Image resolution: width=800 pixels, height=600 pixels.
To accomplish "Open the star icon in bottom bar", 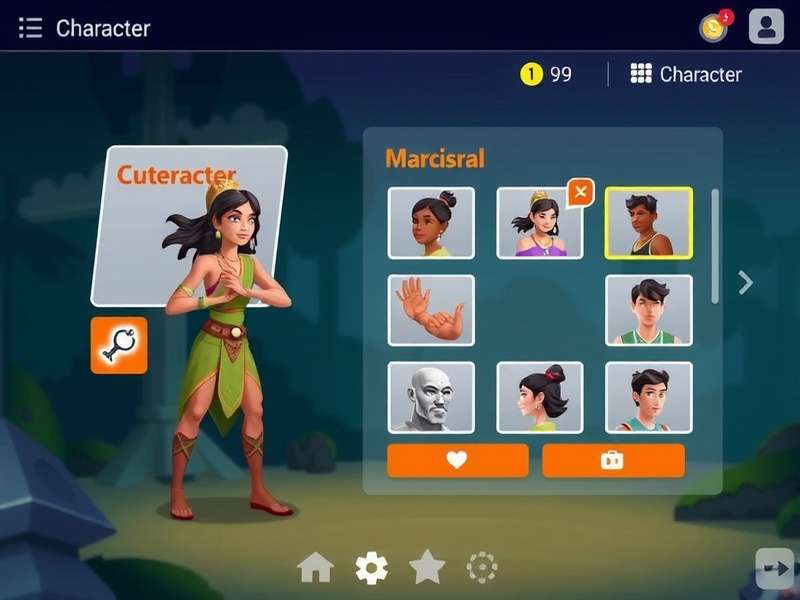I will click(x=427, y=567).
